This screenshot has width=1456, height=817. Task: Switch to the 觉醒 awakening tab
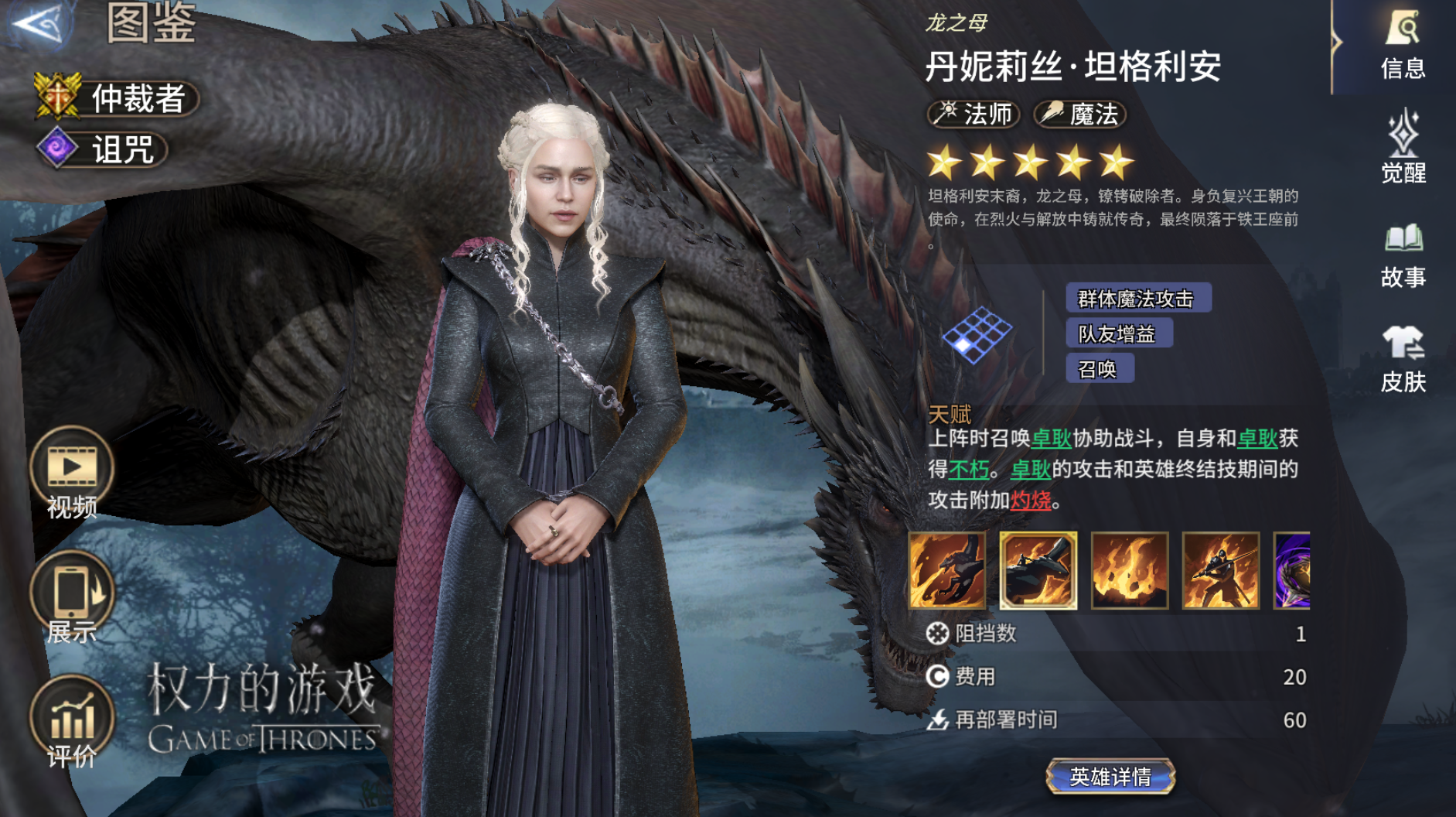pos(1403,147)
